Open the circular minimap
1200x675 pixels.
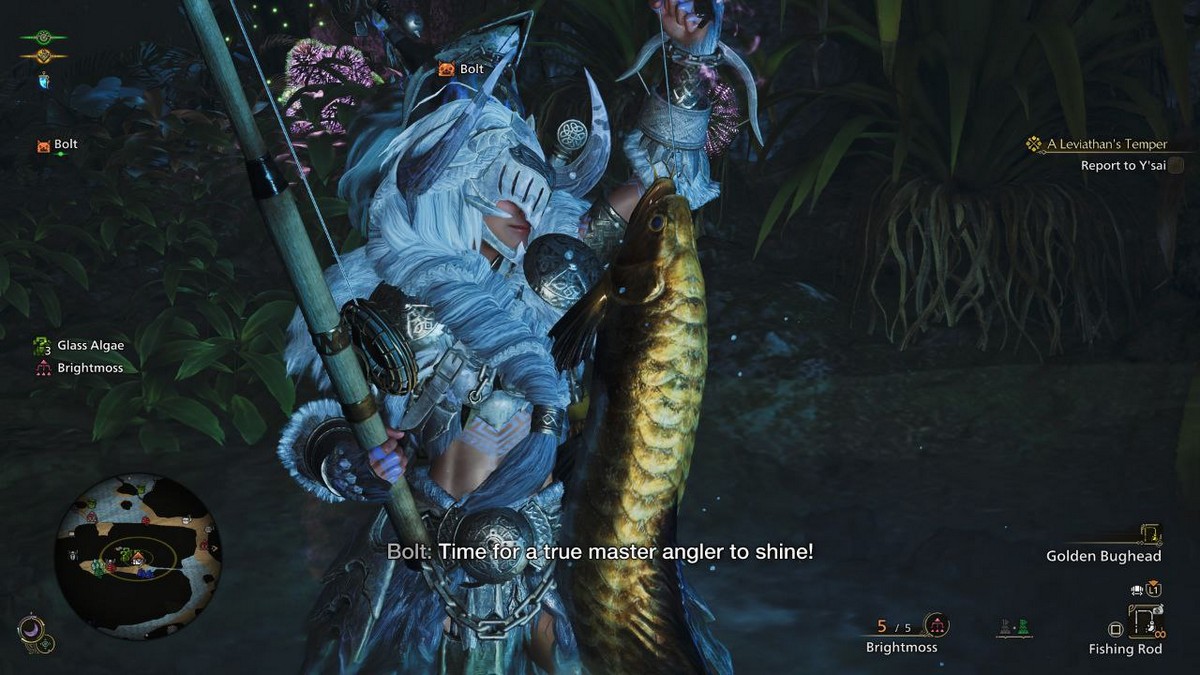[137, 557]
